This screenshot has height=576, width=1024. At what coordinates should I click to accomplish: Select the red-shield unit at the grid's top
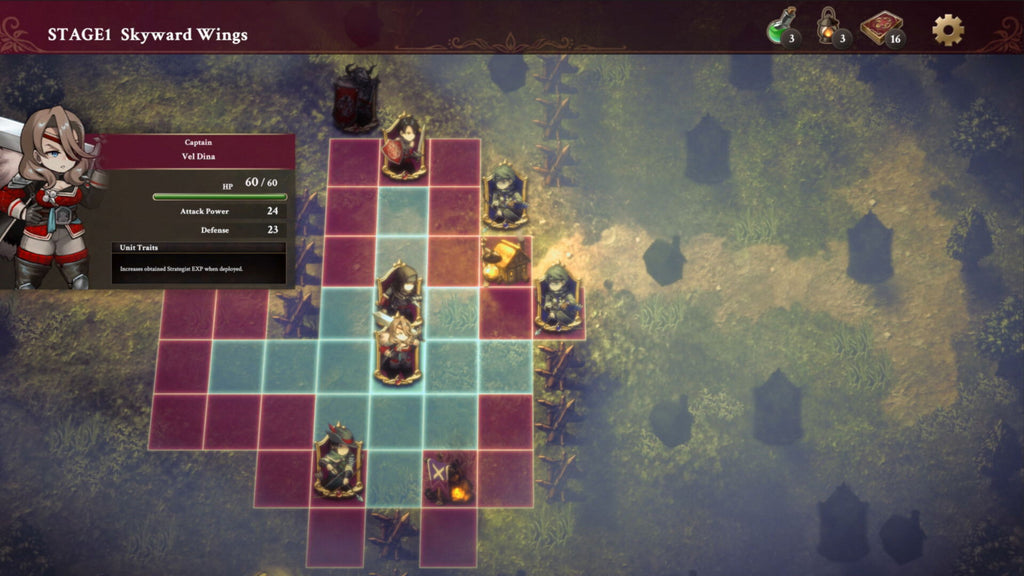tap(404, 148)
